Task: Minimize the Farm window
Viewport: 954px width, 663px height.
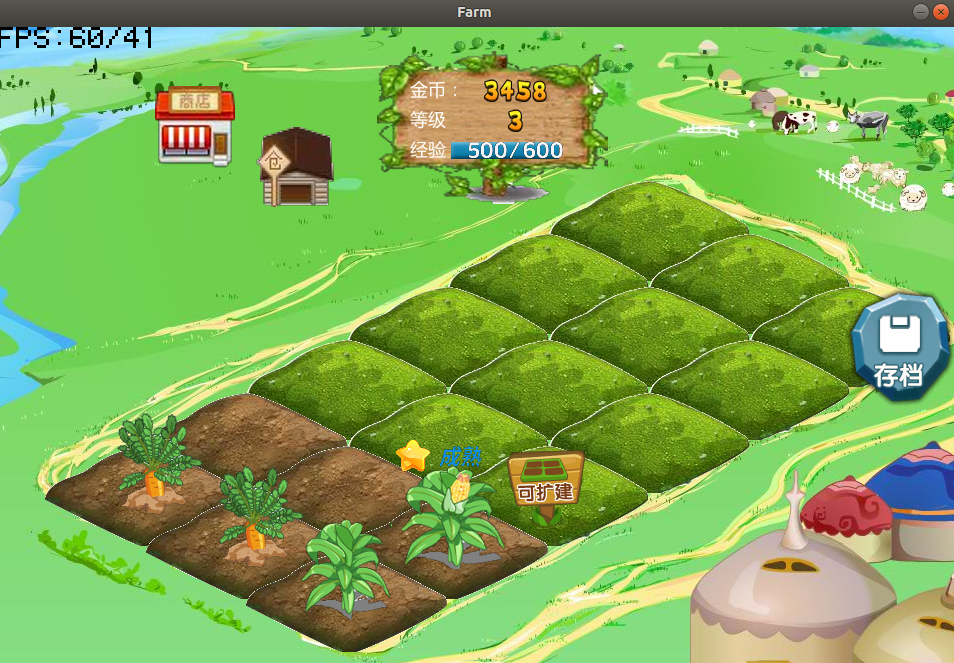Action: (921, 12)
